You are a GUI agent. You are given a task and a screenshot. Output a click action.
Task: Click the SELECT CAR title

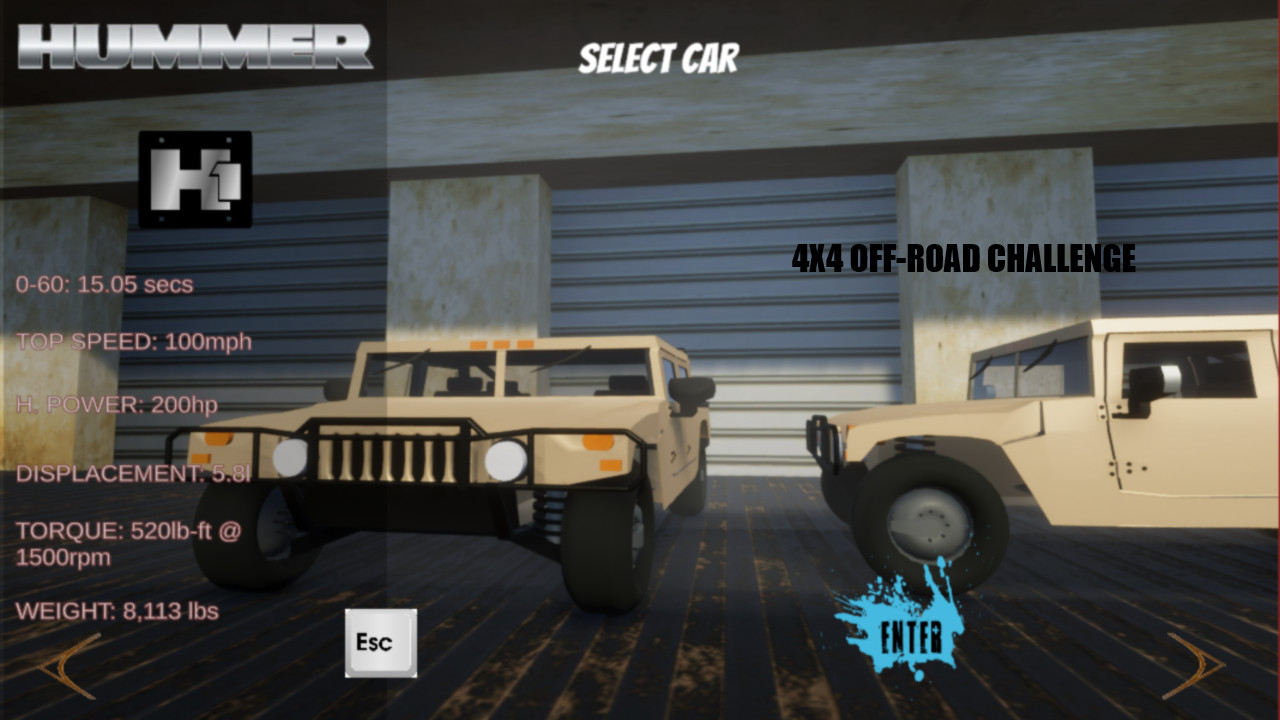tap(659, 58)
